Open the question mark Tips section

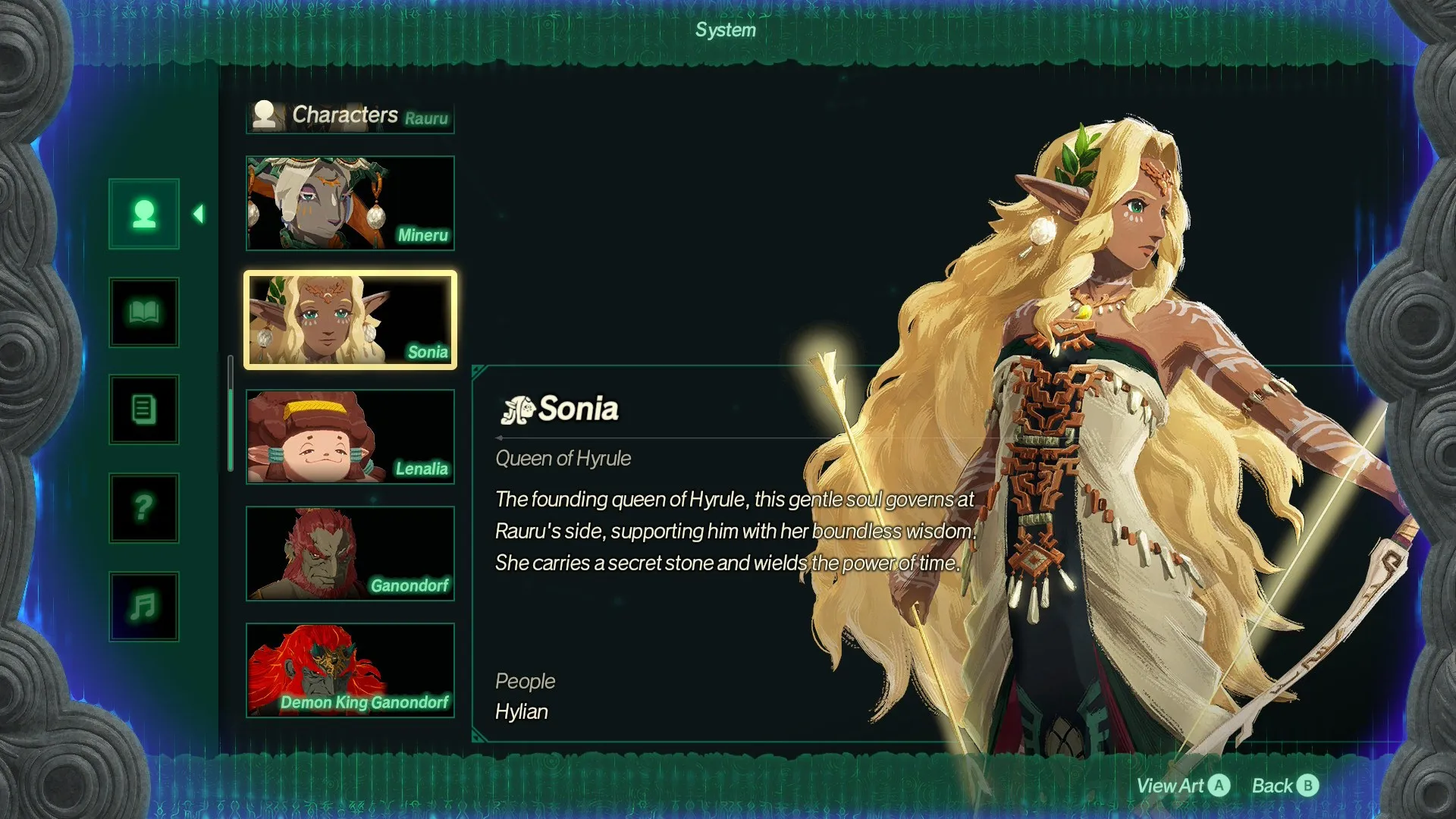(x=143, y=508)
